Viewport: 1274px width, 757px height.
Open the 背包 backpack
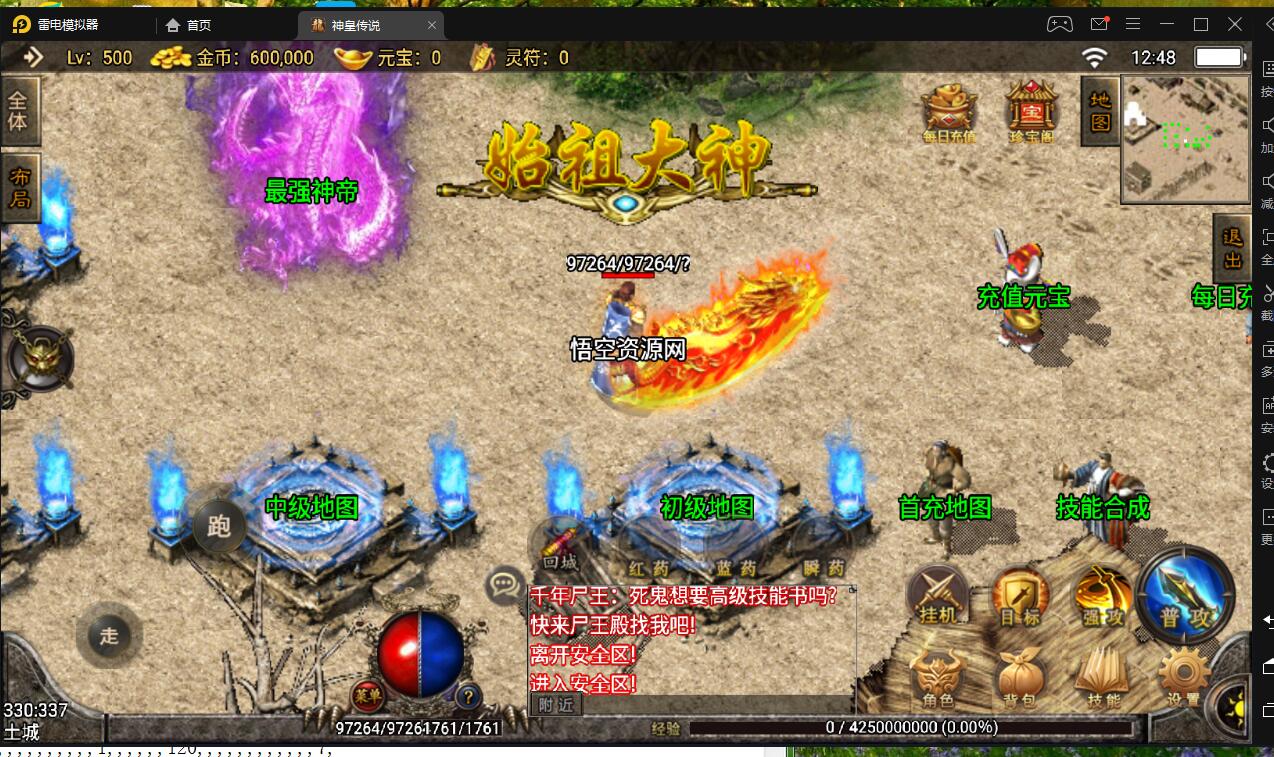pyautogui.click(x=1020, y=680)
